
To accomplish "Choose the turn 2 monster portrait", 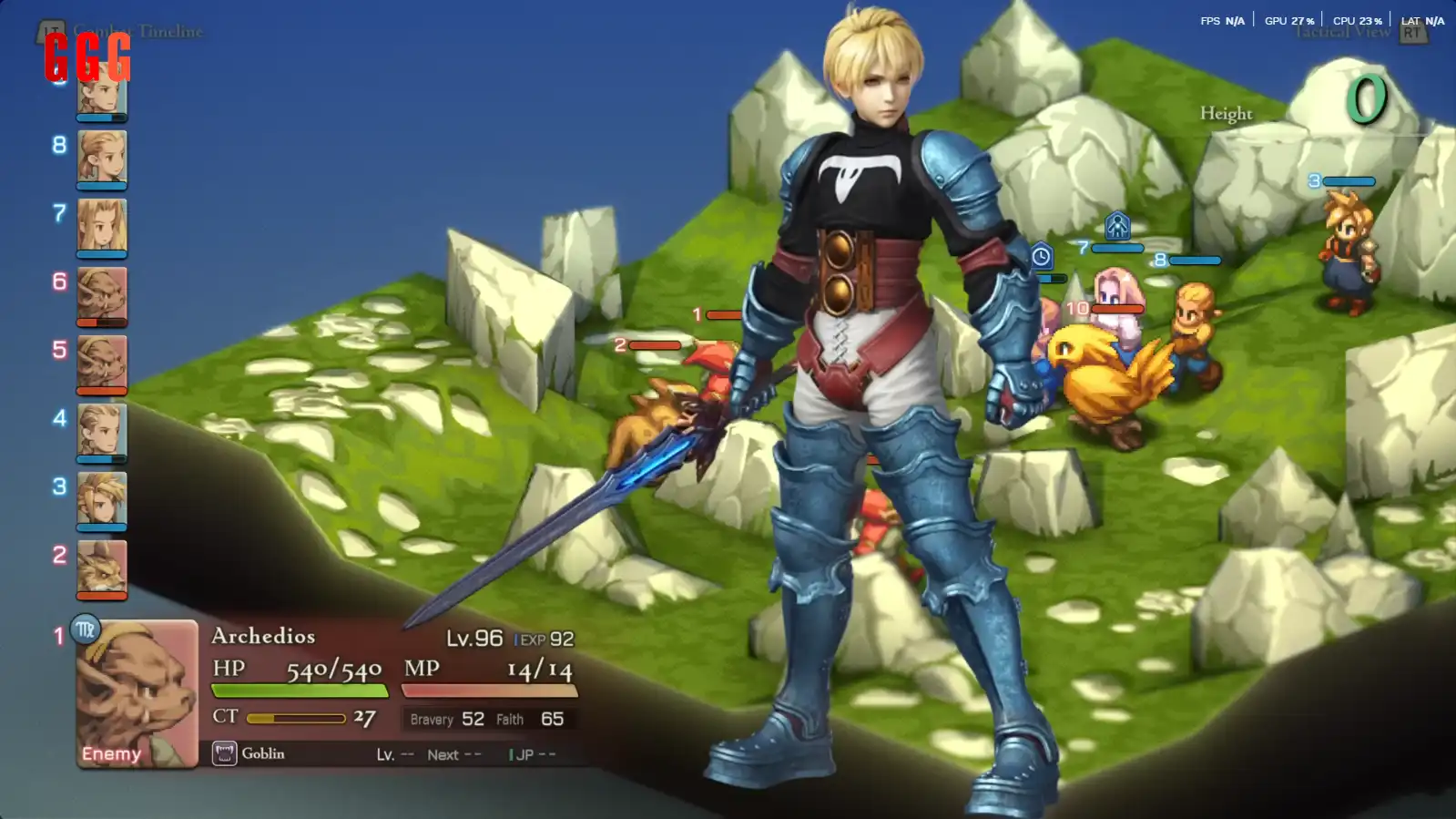I will coord(102,567).
